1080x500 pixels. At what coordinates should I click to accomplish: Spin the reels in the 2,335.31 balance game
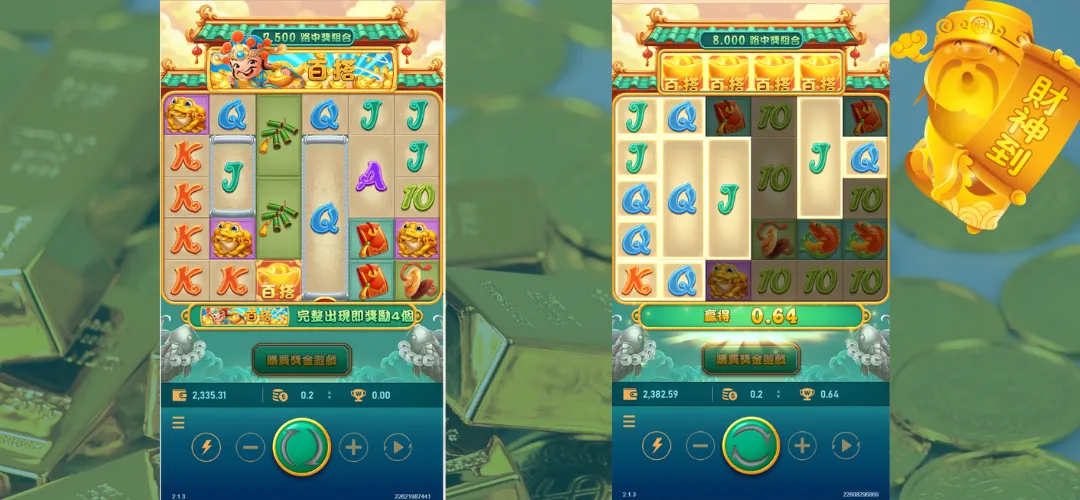[301, 447]
